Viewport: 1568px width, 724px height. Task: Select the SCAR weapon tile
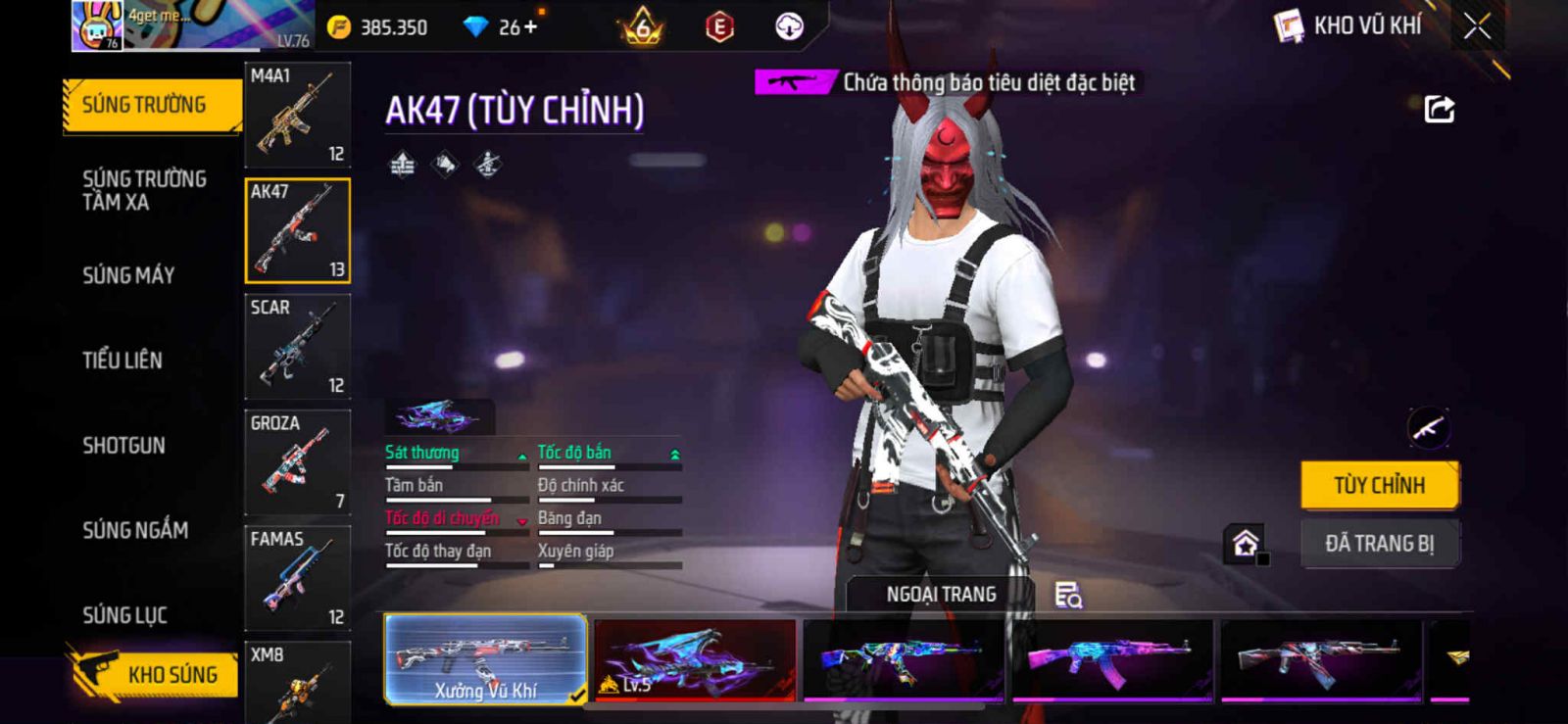pyautogui.click(x=297, y=347)
